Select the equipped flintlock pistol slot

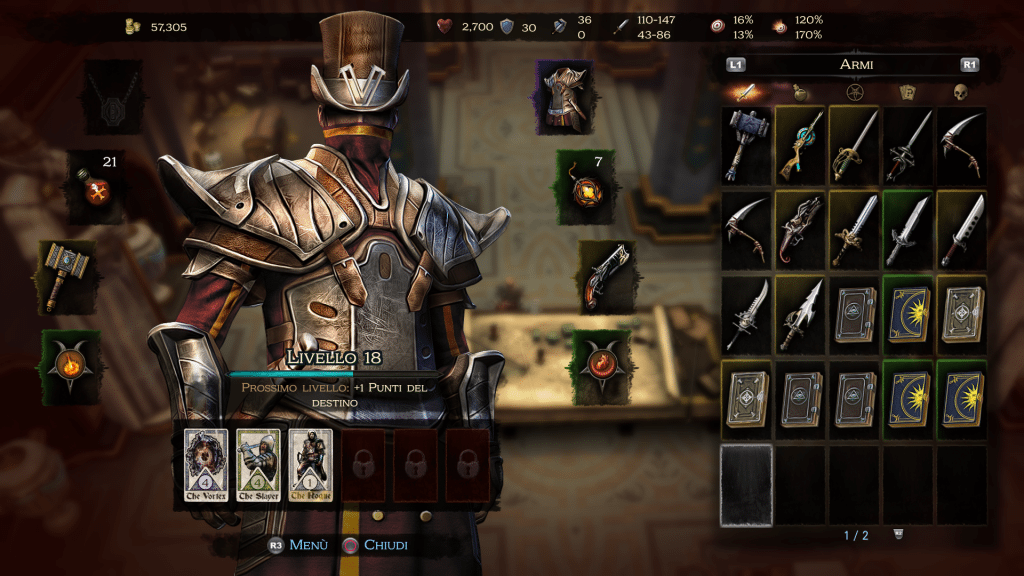pos(605,275)
